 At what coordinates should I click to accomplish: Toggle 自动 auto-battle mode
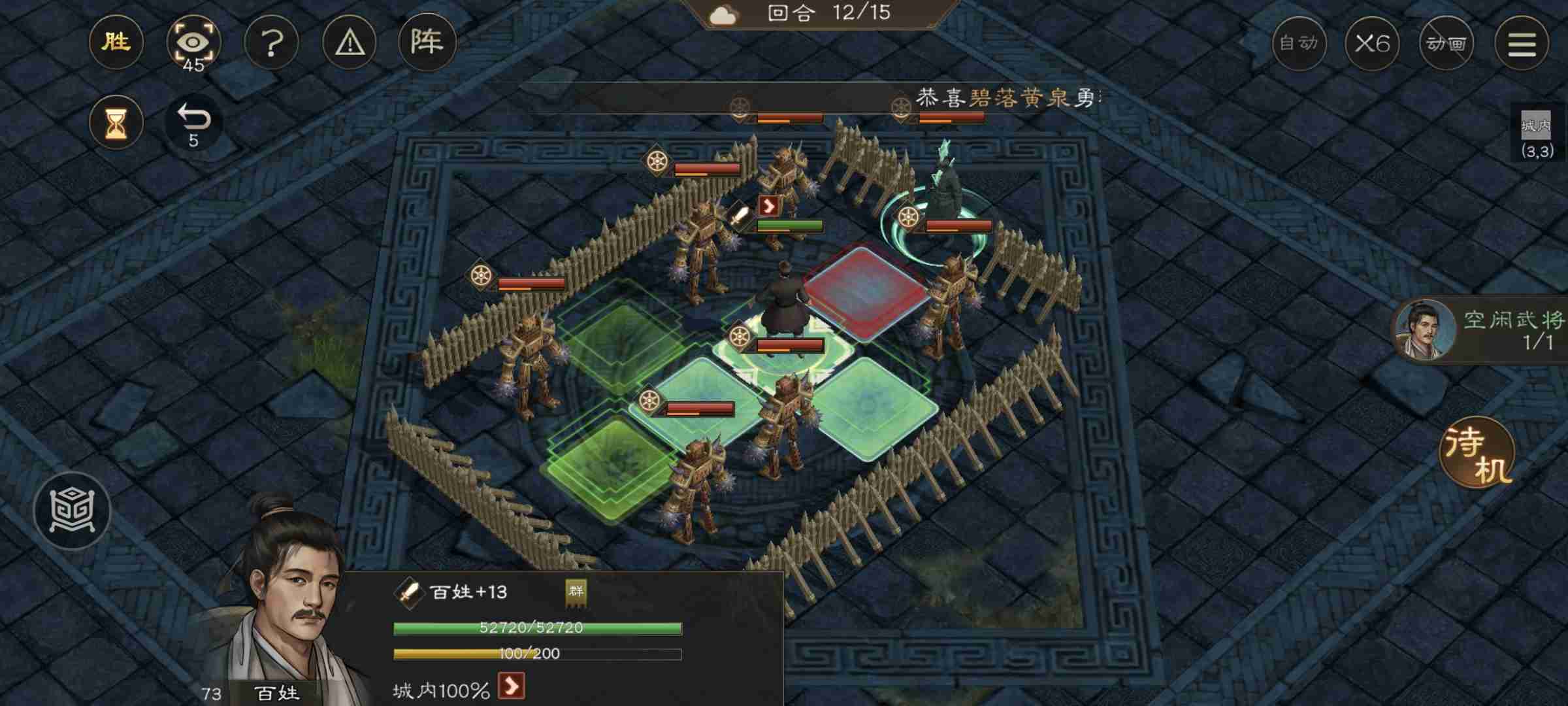(1299, 43)
